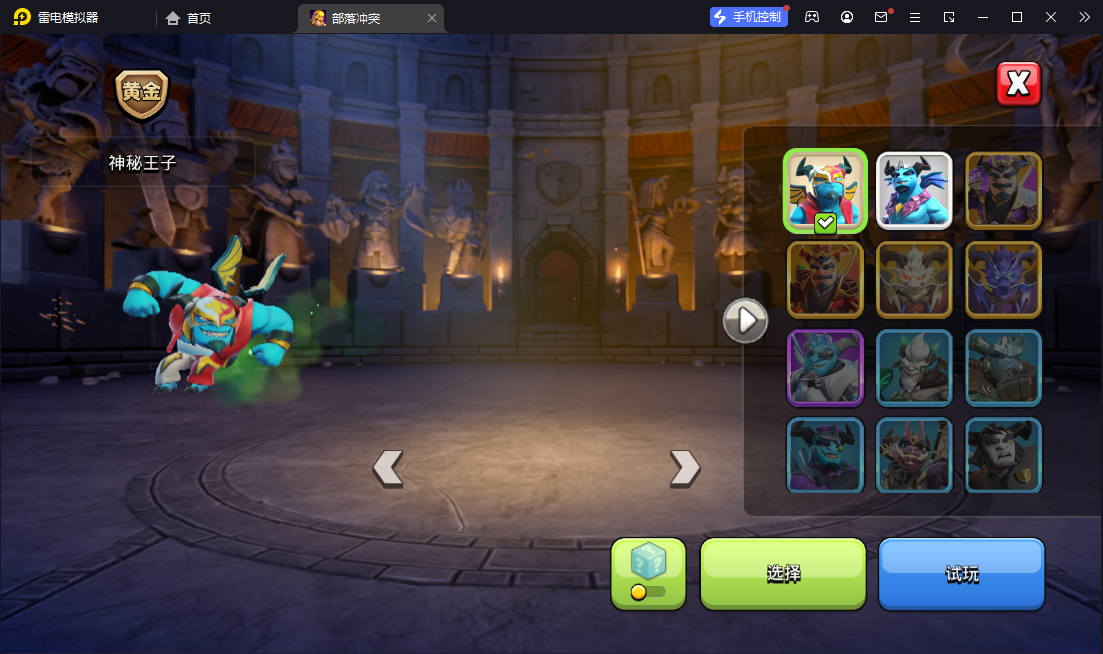Try out the skin with 试玩 button
Image resolution: width=1103 pixels, height=654 pixels.
pos(961,573)
